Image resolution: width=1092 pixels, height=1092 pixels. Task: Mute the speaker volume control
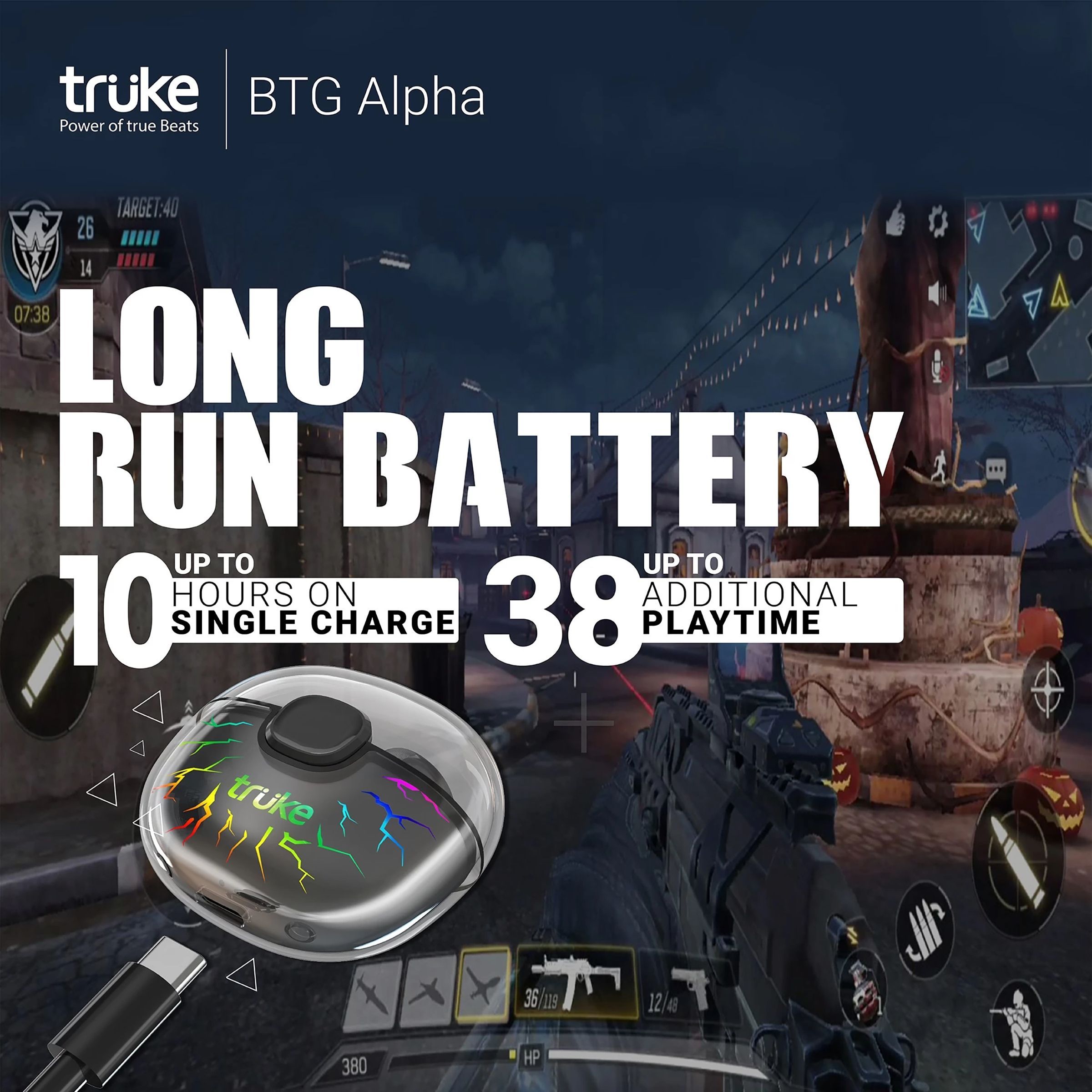coord(938,293)
